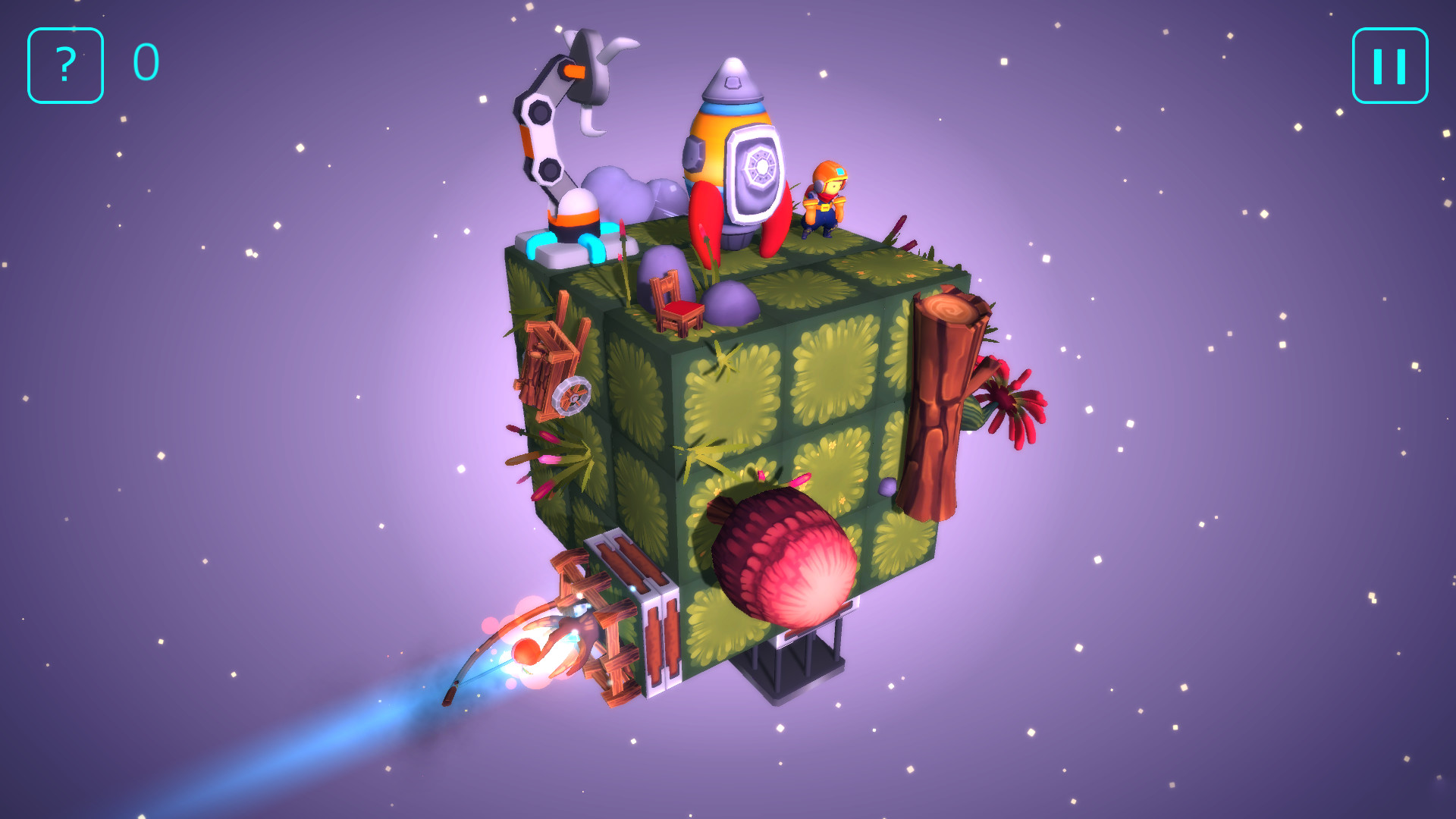Image resolution: width=1456 pixels, height=819 pixels.
Task: Open the help panel via question mark icon
Action: pyautogui.click(x=64, y=67)
